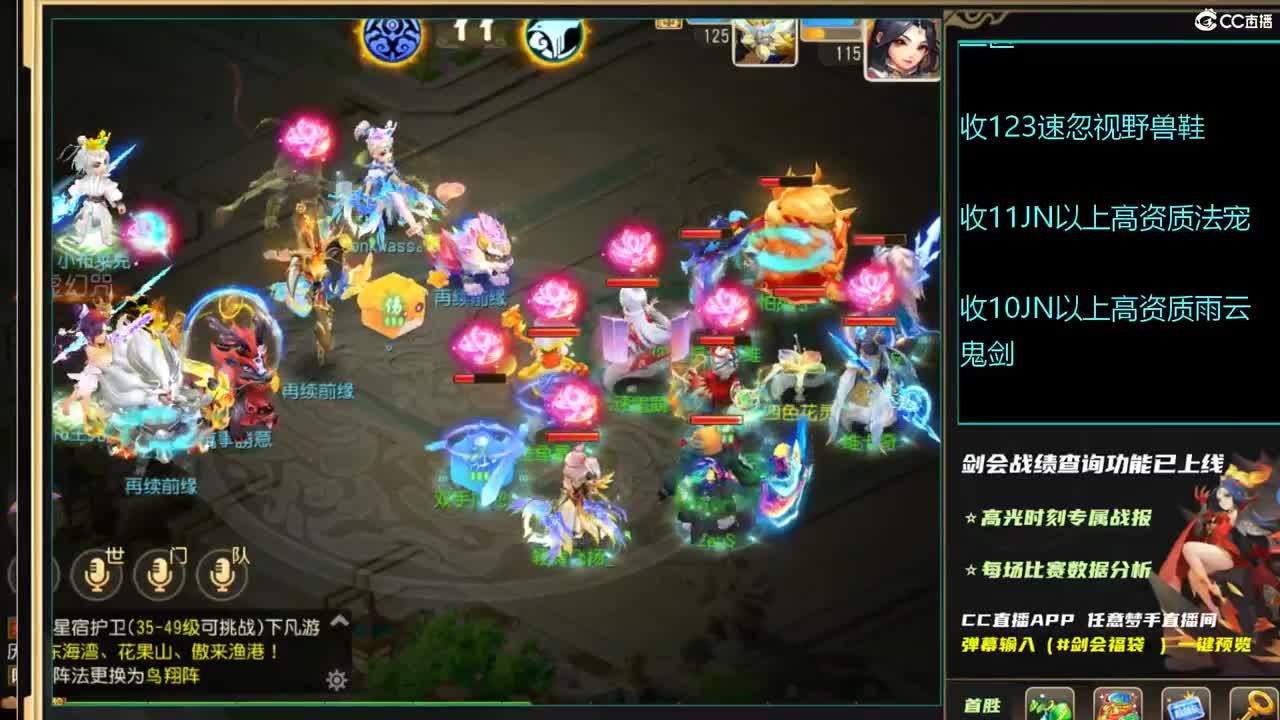Click the blue card reward icon

tap(1184, 708)
